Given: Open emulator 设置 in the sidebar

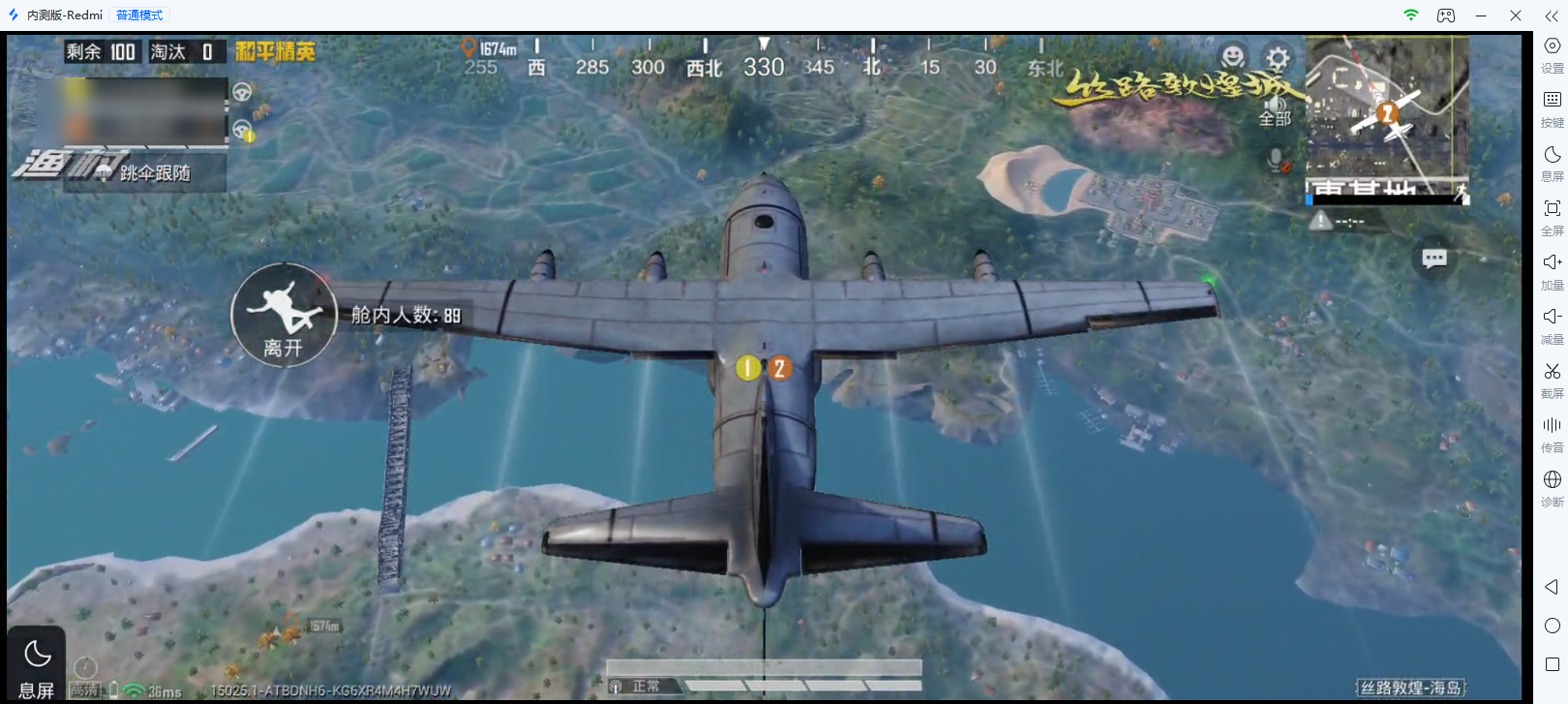Looking at the screenshot, I should coord(1552,54).
